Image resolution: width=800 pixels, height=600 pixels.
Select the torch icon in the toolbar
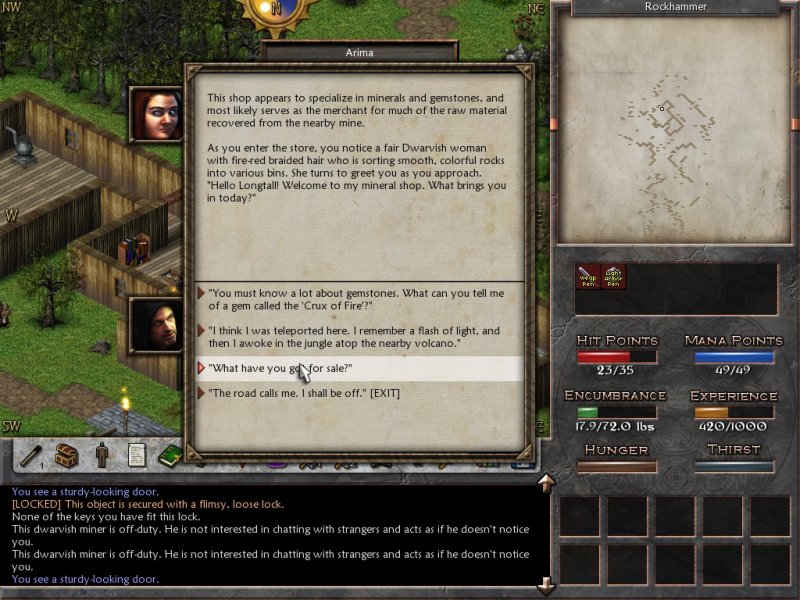pyautogui.click(x=32, y=456)
